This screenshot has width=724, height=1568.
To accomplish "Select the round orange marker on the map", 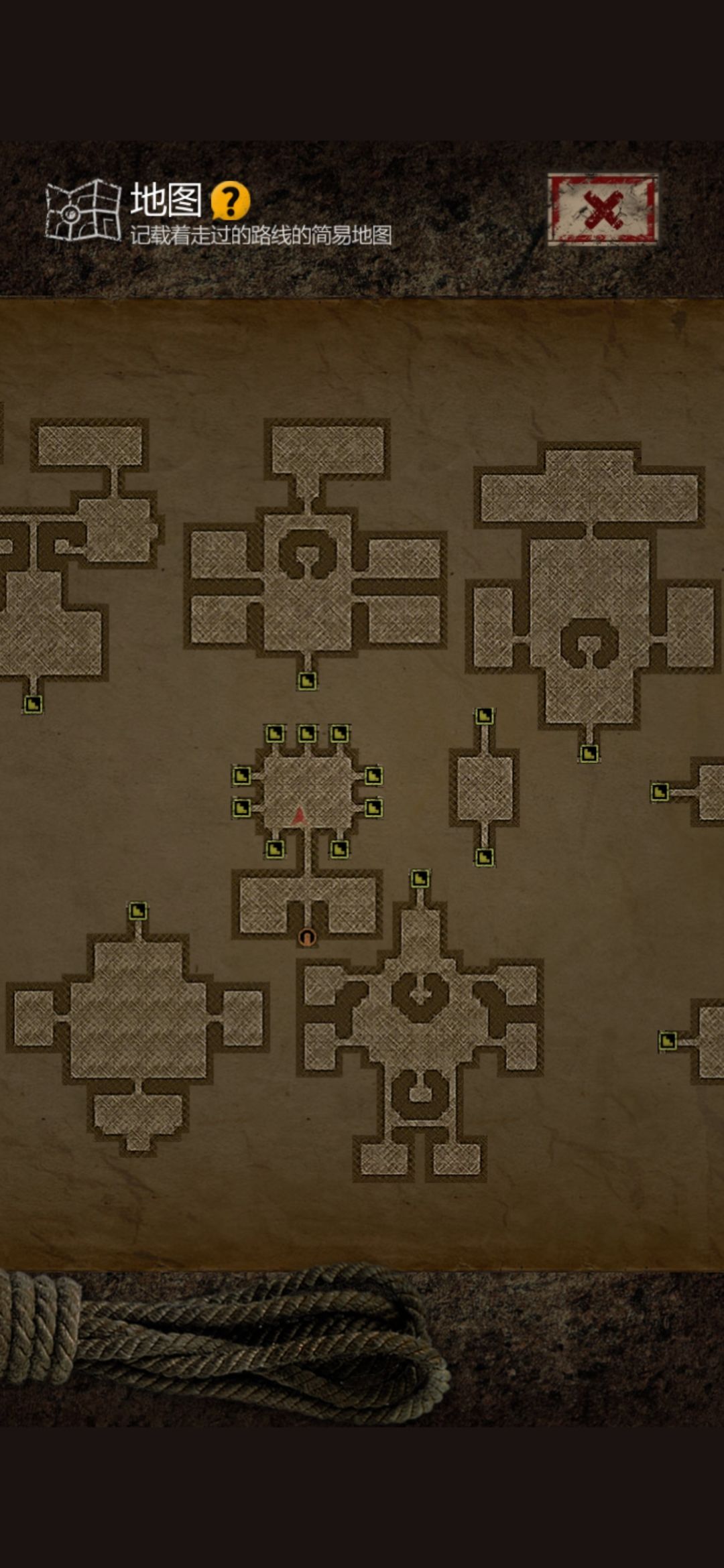I will pyautogui.click(x=307, y=936).
